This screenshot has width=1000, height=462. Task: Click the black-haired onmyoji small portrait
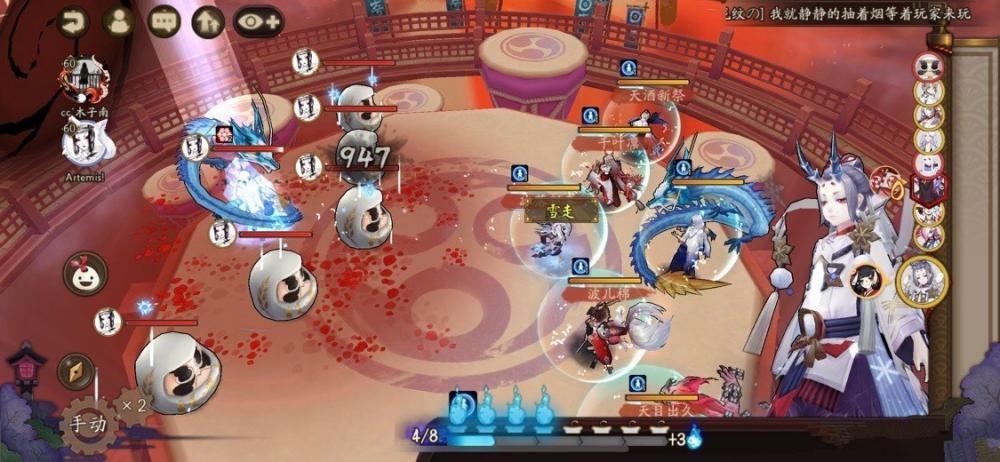point(867,283)
